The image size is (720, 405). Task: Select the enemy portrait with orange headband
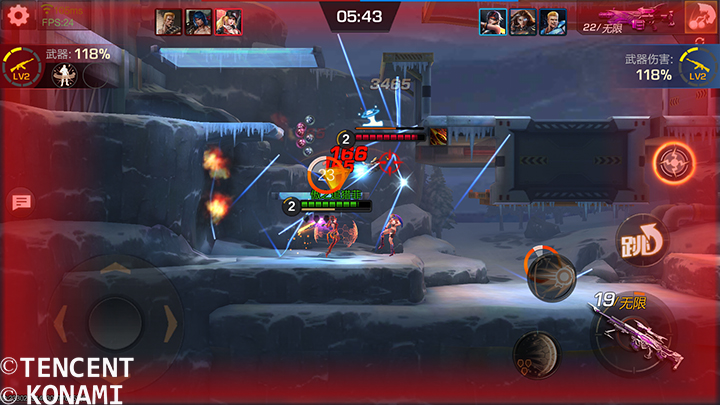click(493, 21)
